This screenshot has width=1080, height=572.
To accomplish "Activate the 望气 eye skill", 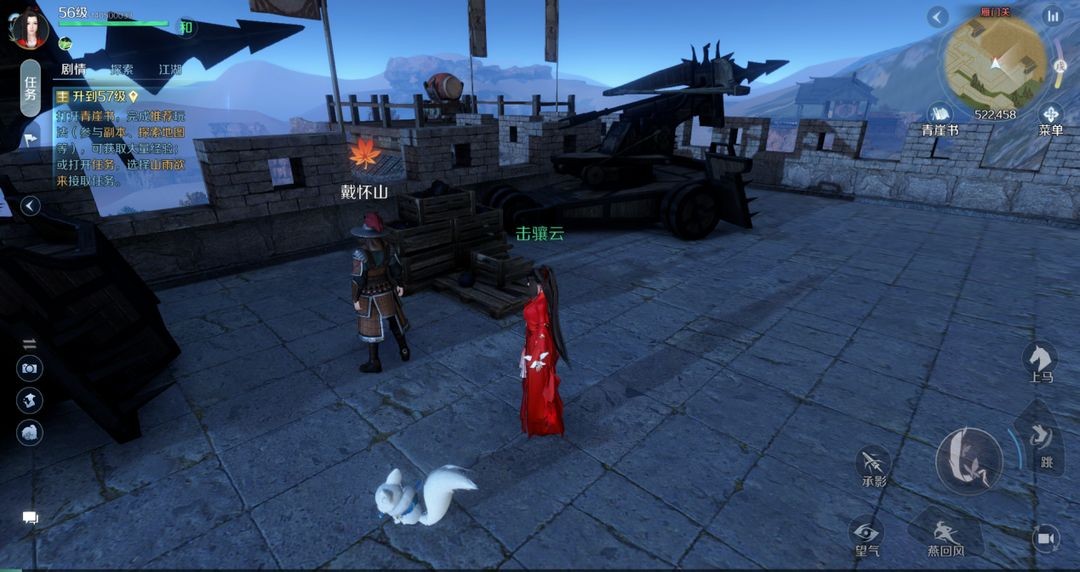I will click(x=865, y=533).
